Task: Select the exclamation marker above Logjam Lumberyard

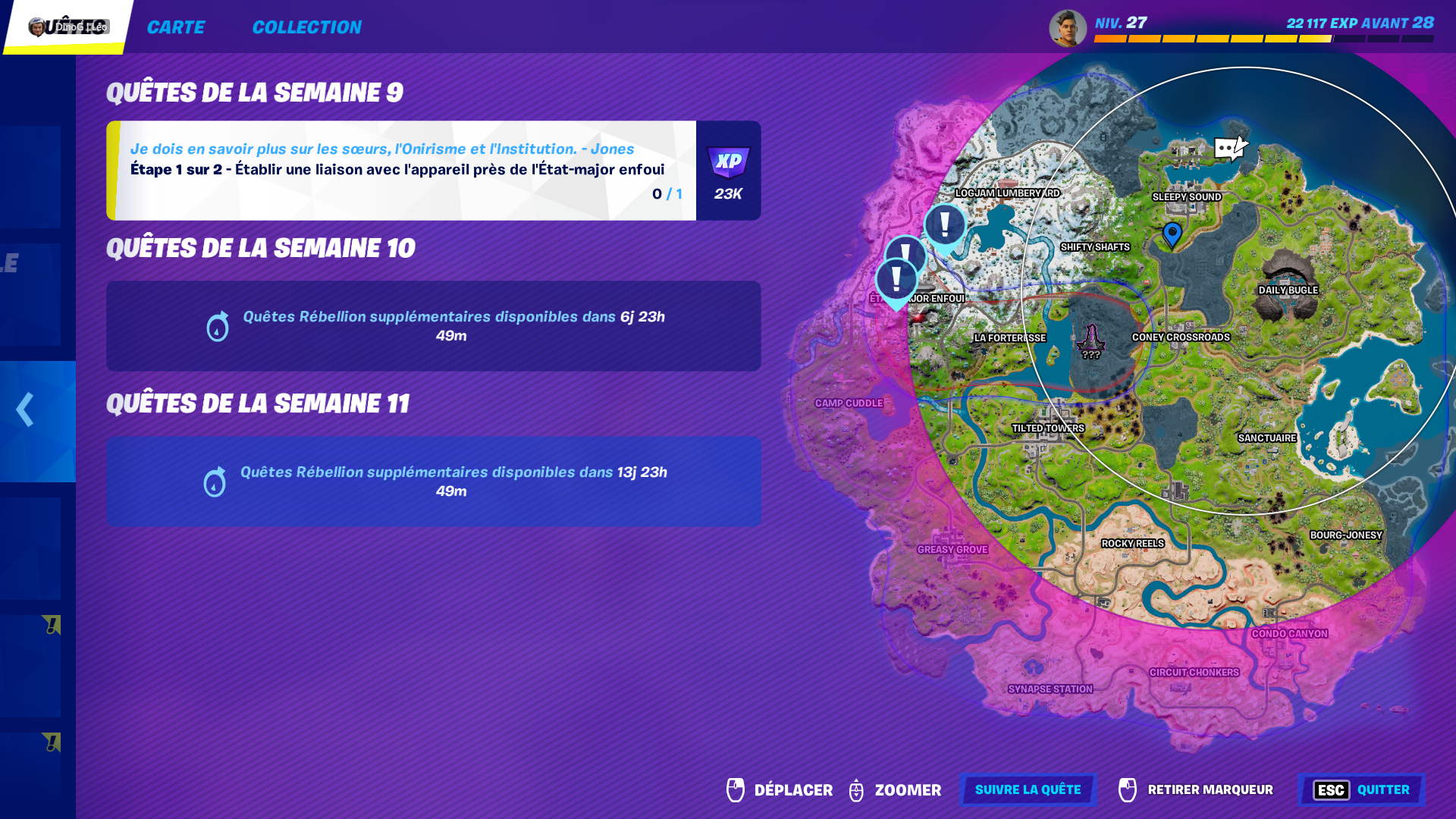Action: tap(944, 225)
